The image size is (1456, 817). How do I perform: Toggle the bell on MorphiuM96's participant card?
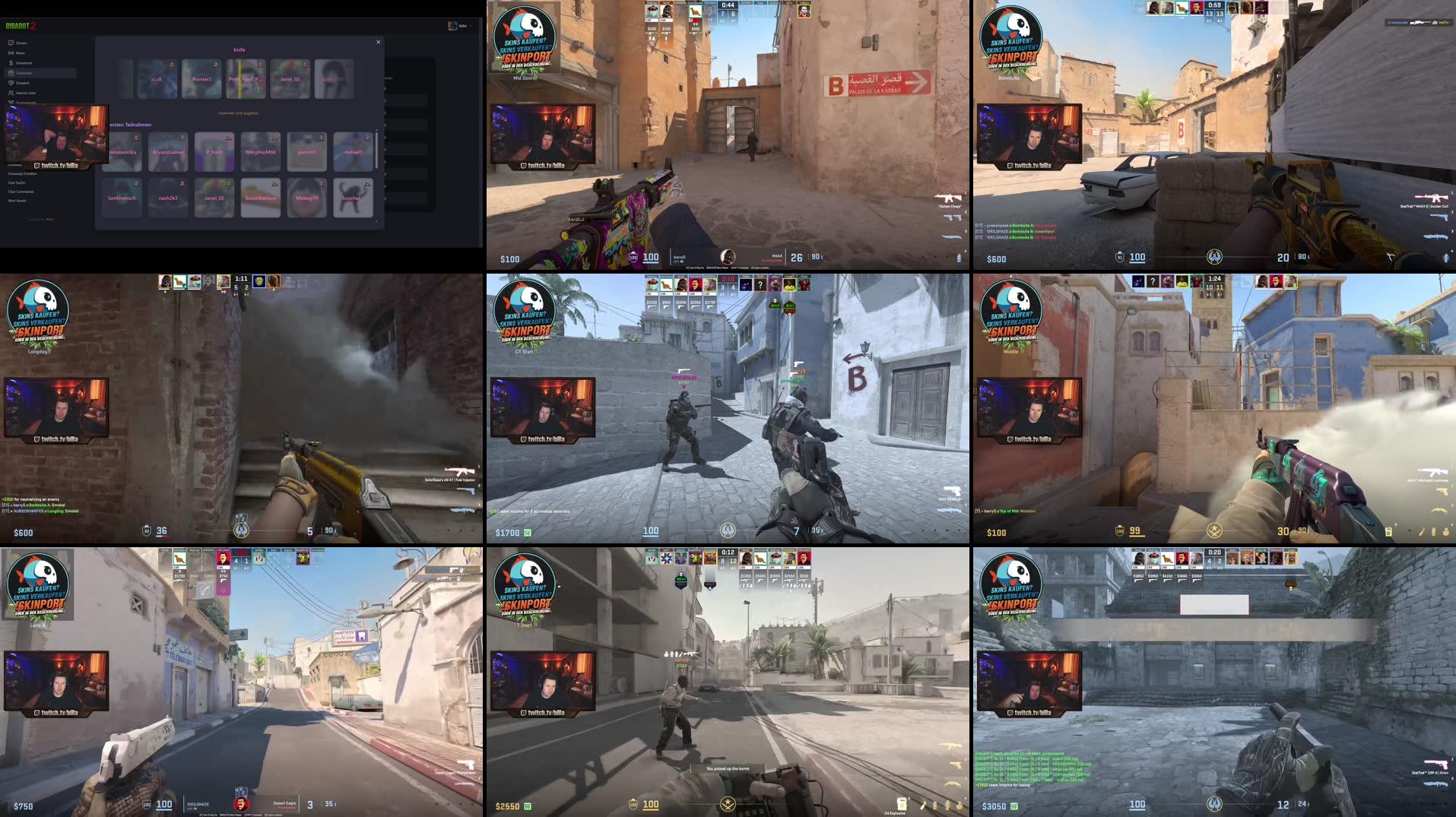point(274,138)
